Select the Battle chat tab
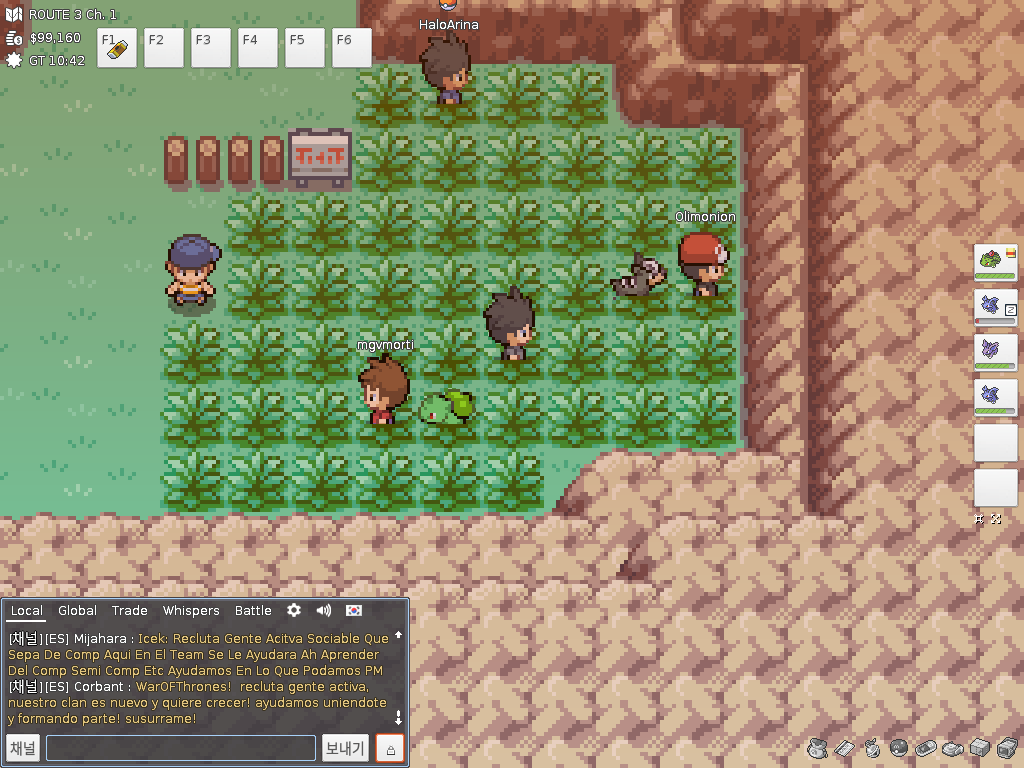This screenshot has height=768, width=1024. point(253,611)
